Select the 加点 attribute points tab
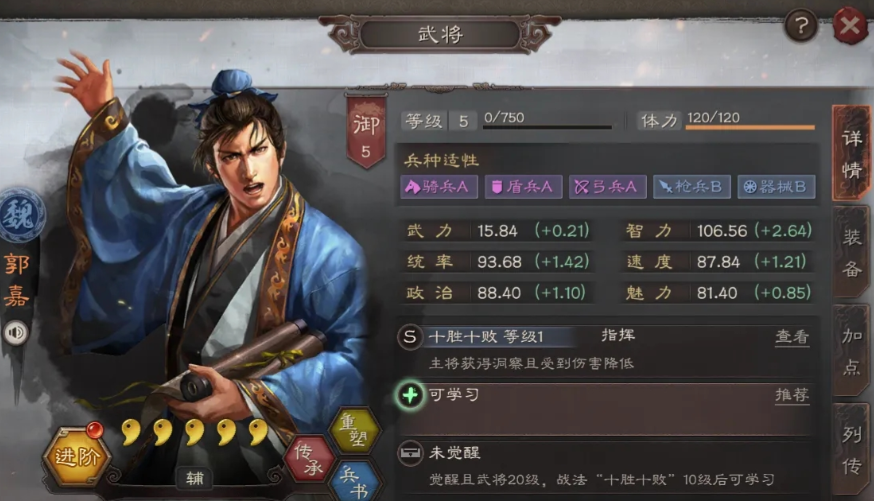The height and width of the screenshot is (501, 874). [x=851, y=352]
